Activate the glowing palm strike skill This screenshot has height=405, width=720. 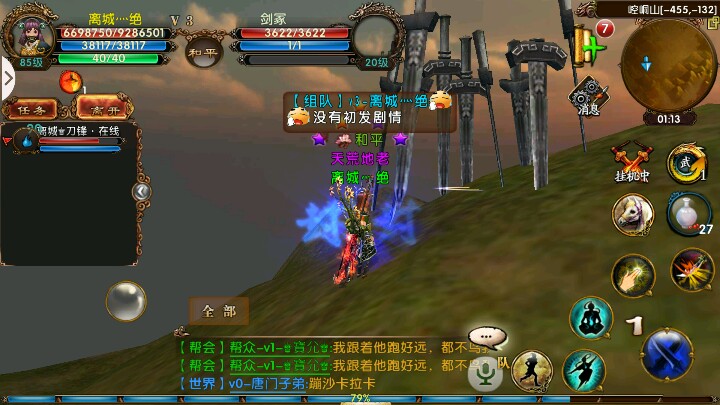coord(632,274)
